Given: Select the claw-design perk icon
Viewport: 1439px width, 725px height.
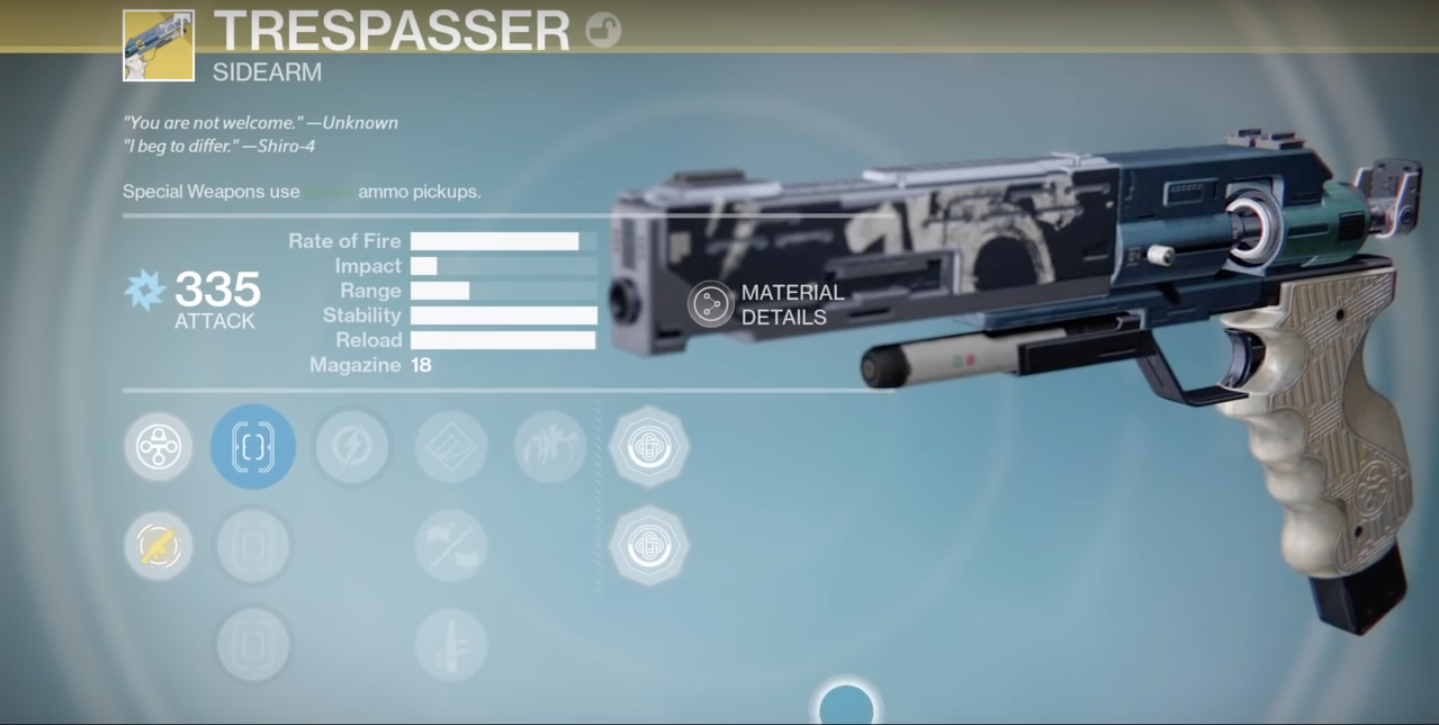Looking at the screenshot, I should point(549,447).
